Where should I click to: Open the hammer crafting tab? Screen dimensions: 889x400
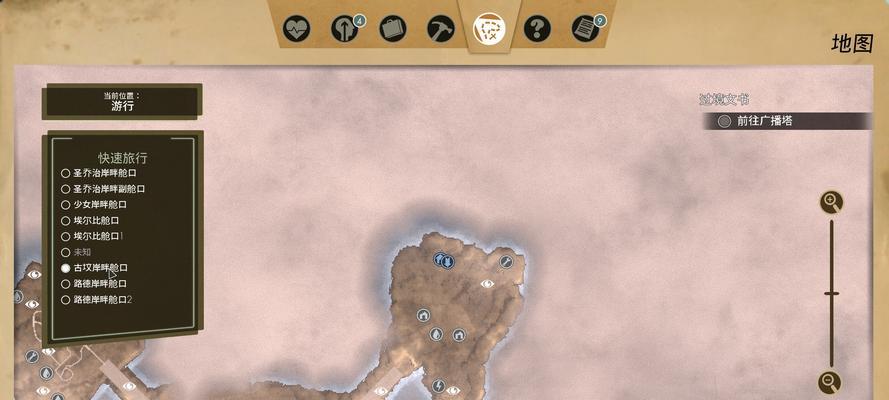(441, 28)
